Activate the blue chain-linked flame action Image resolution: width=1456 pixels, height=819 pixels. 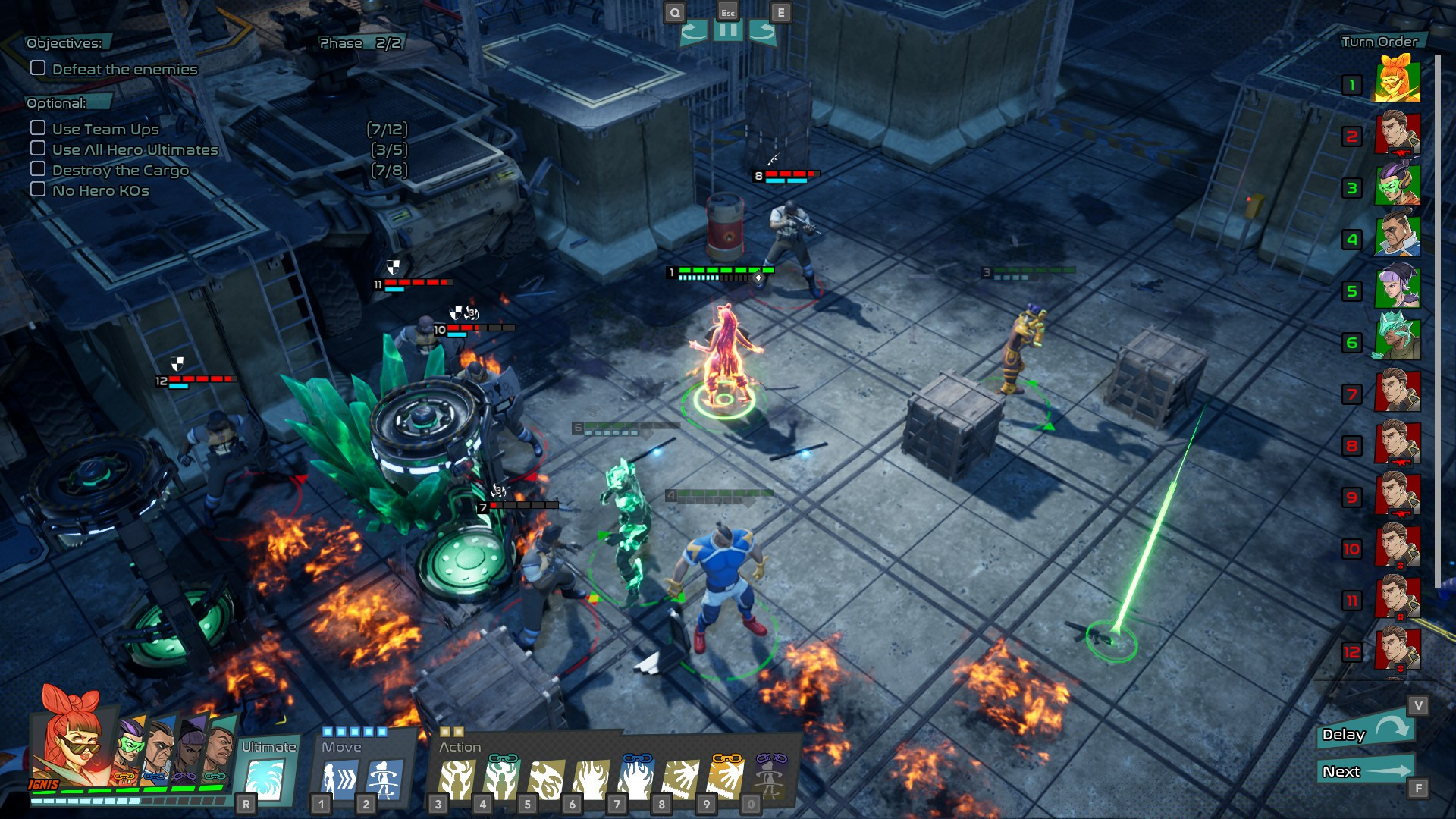coord(635,779)
